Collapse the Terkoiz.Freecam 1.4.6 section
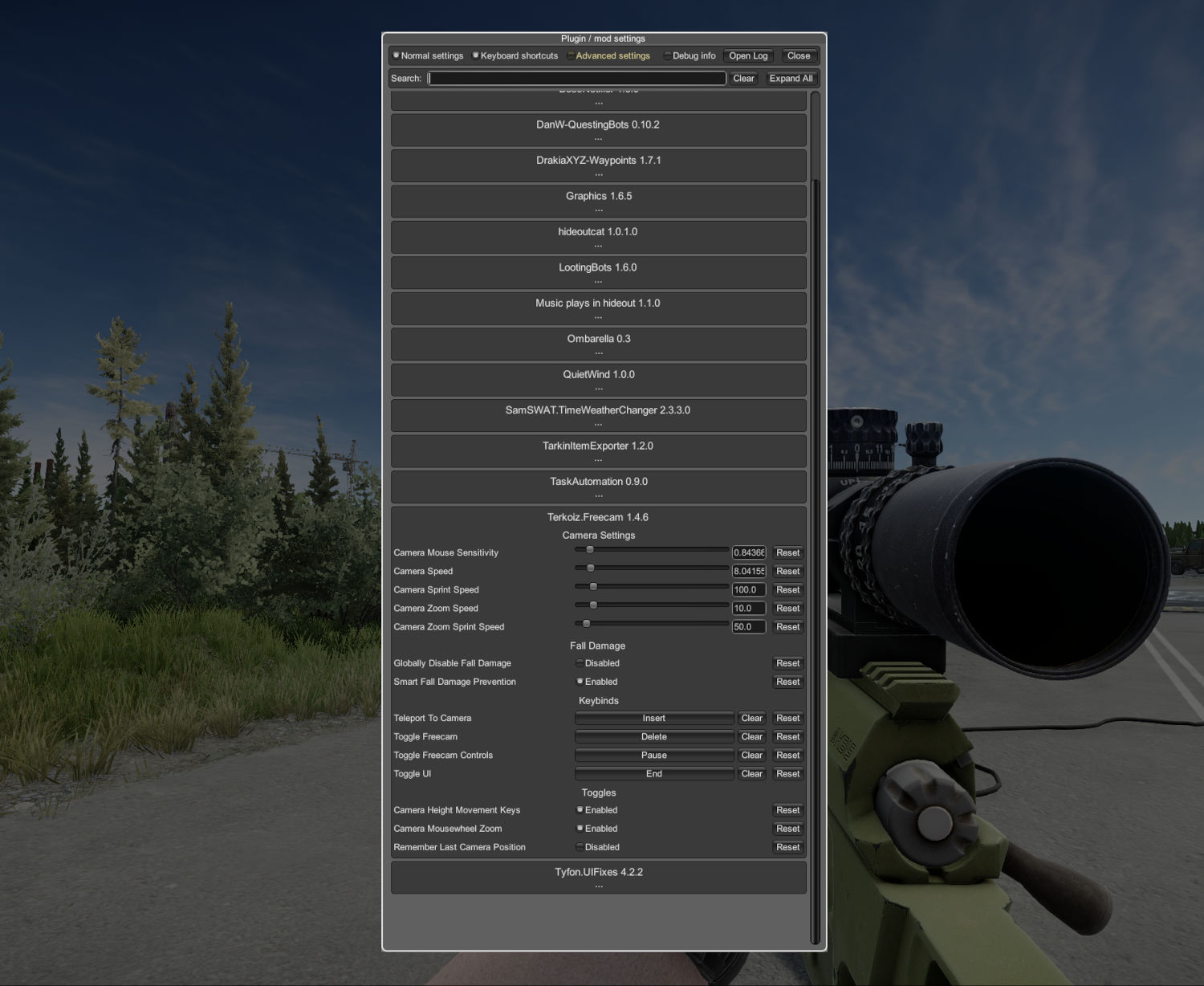 coord(598,517)
